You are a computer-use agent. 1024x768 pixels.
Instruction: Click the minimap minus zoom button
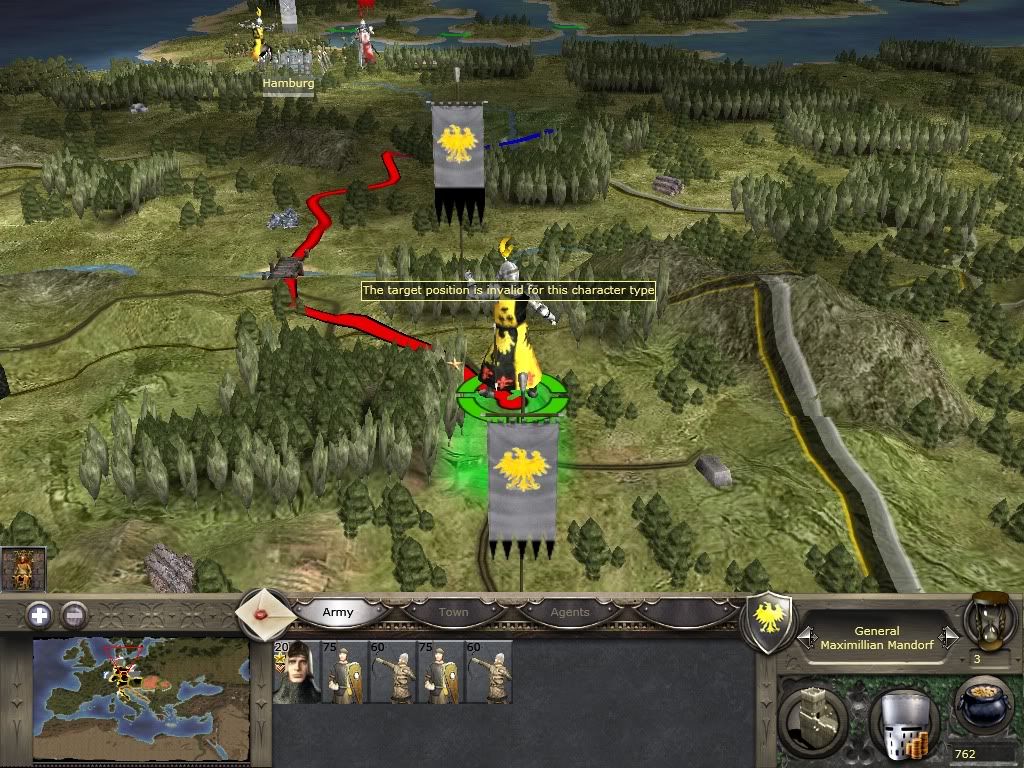(x=74, y=616)
